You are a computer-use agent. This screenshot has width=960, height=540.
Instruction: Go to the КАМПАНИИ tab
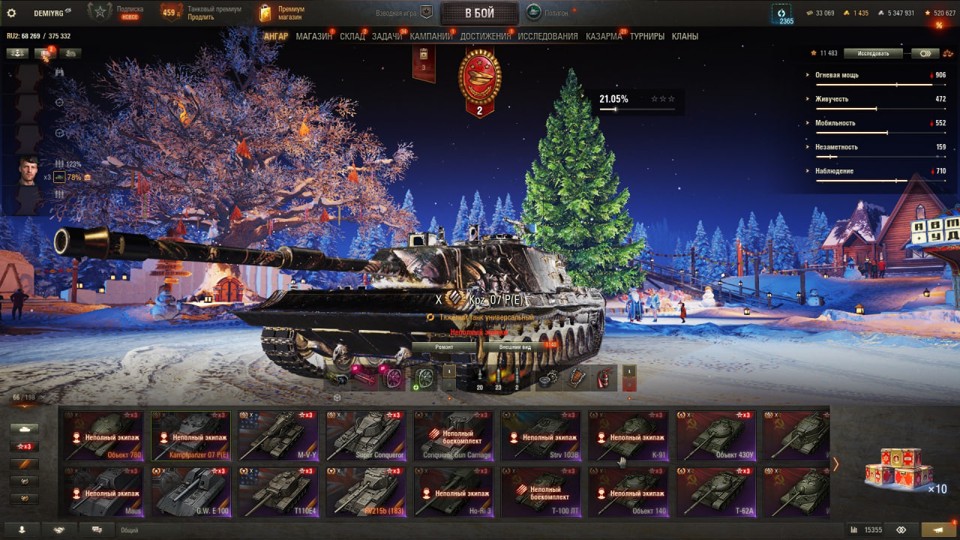430,36
